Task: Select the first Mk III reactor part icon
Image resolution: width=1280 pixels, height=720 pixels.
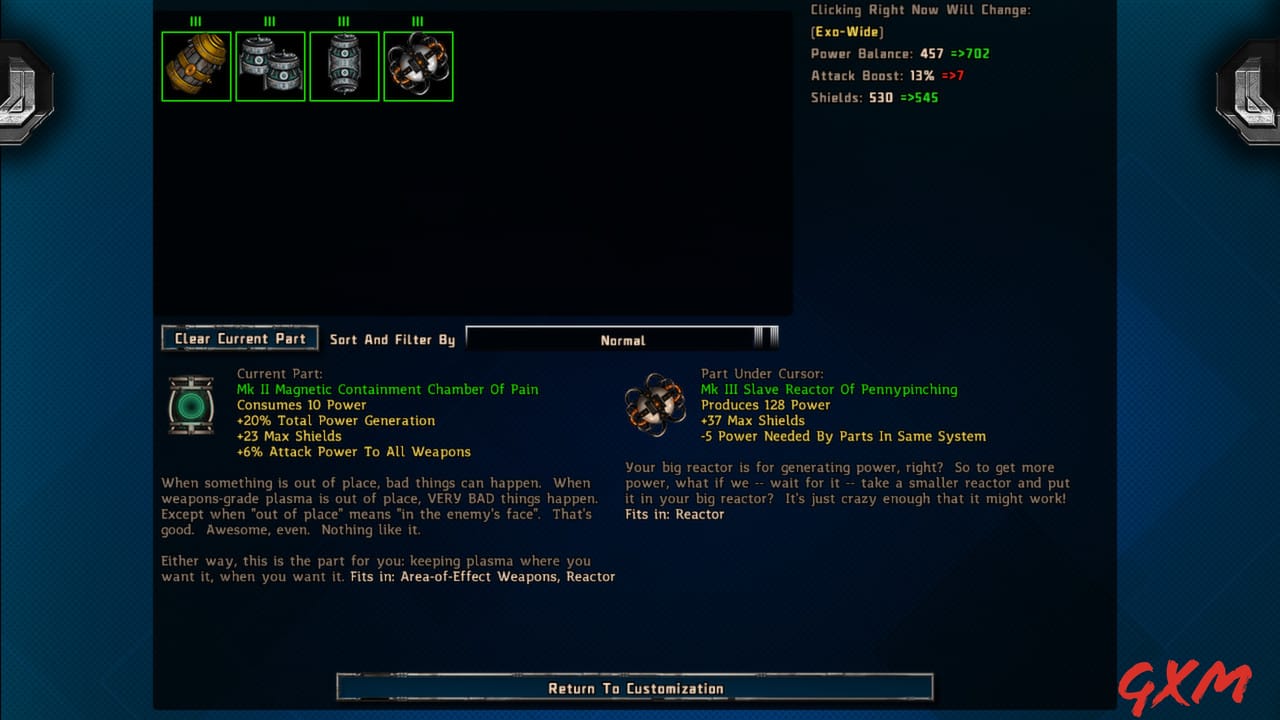Action: pyautogui.click(x=196, y=66)
